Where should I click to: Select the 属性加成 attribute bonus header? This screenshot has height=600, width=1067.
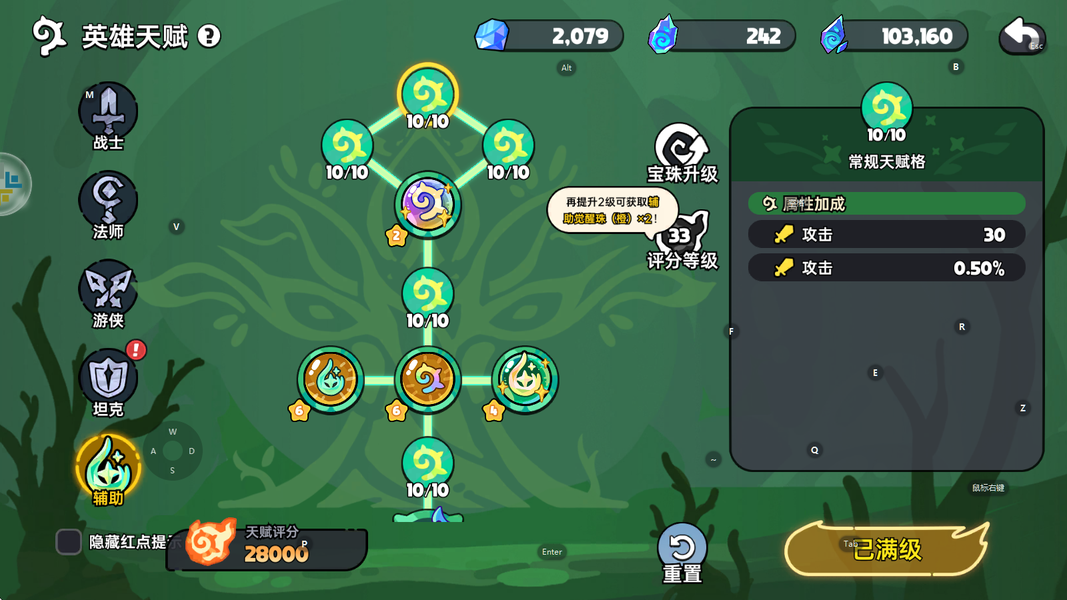click(886, 204)
